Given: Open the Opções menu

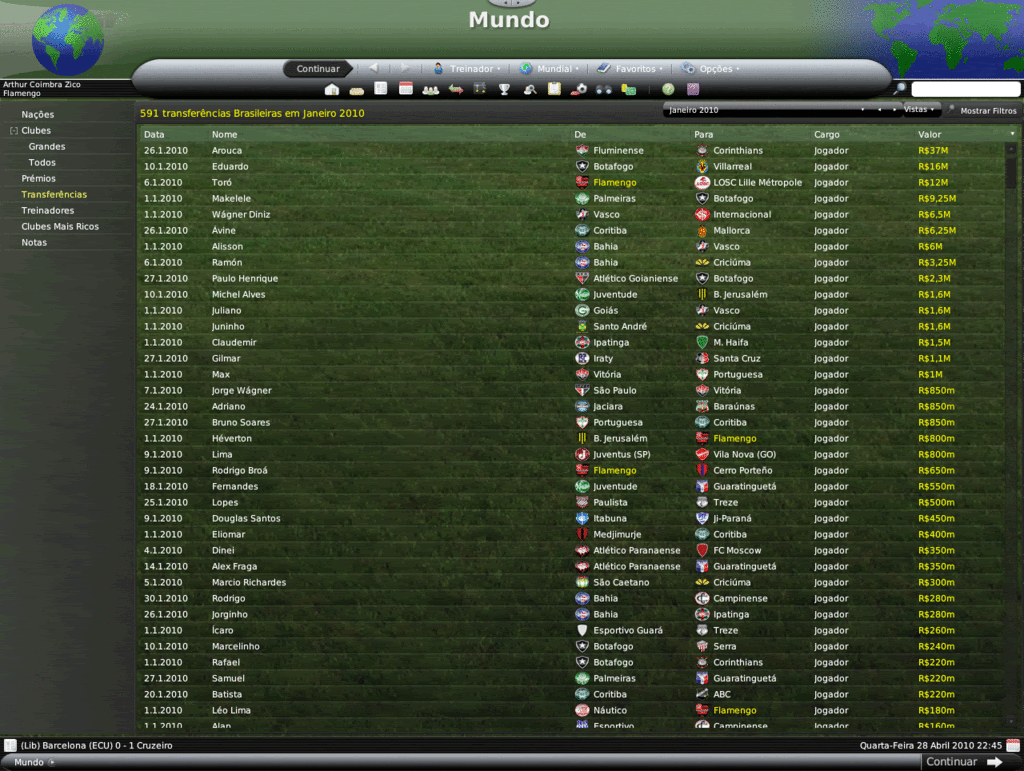Looking at the screenshot, I should (710, 69).
